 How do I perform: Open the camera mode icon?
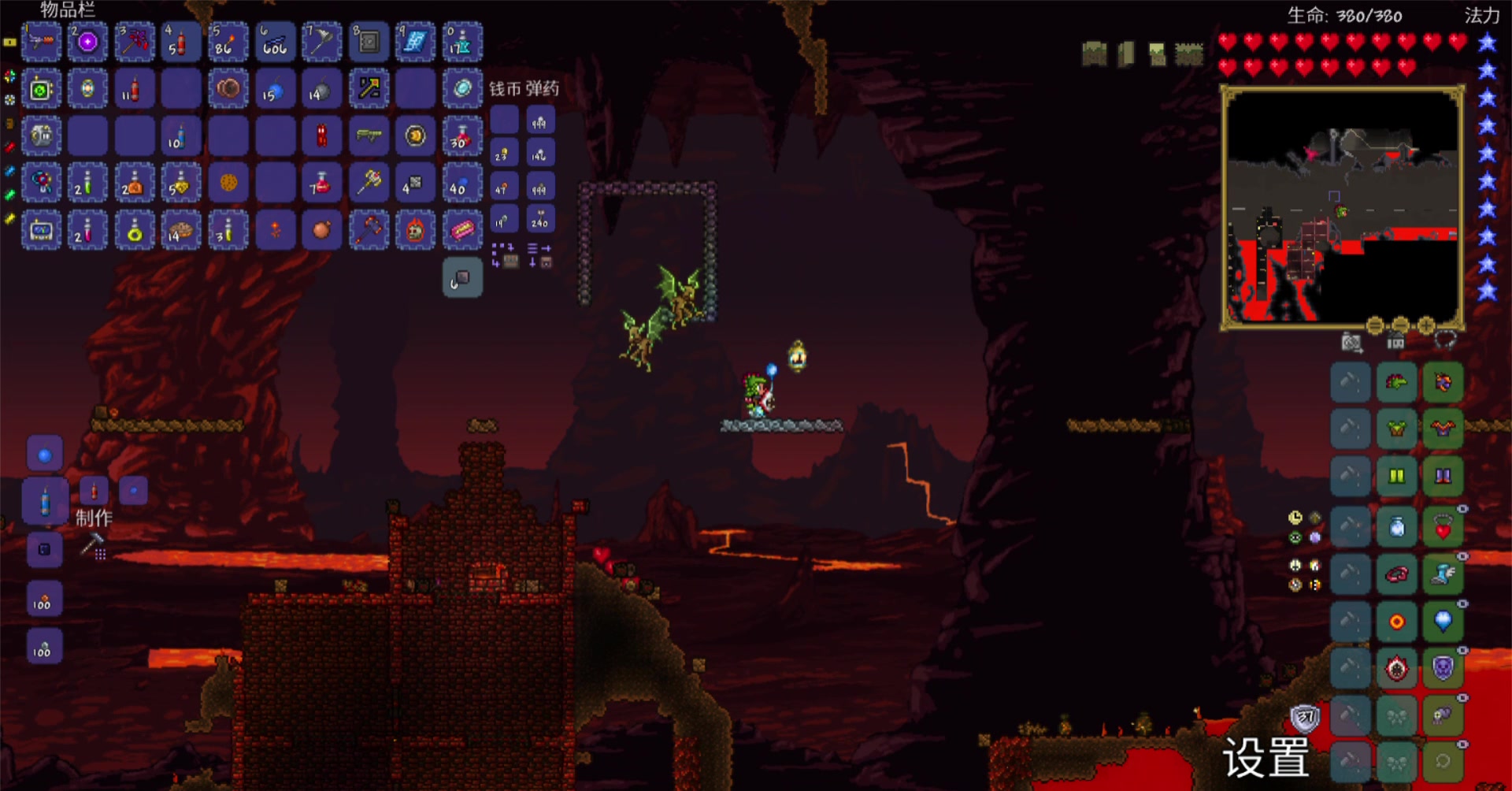pyautogui.click(x=1351, y=343)
